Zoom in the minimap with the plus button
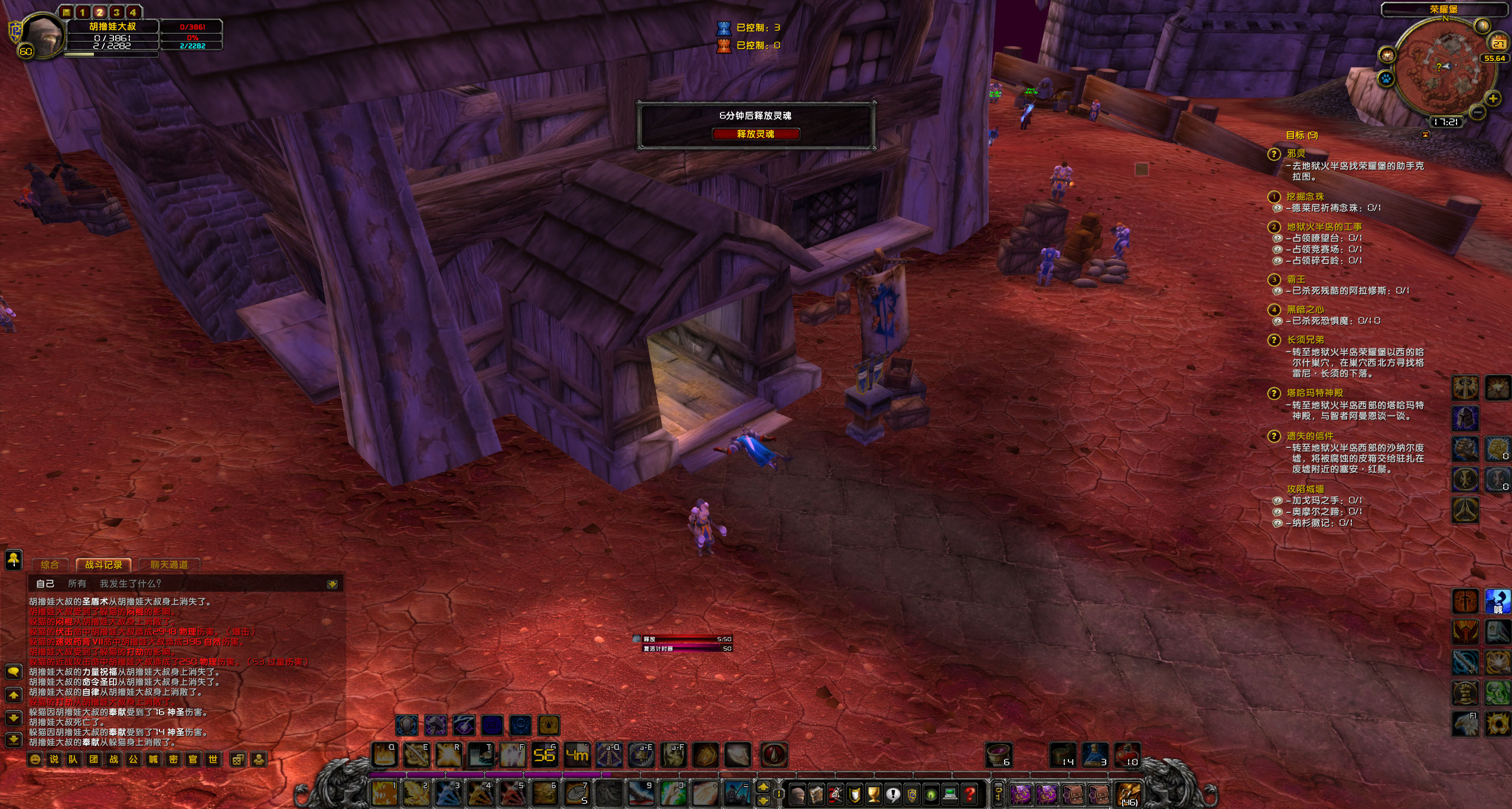Image resolution: width=1512 pixels, height=809 pixels. 1494,99
